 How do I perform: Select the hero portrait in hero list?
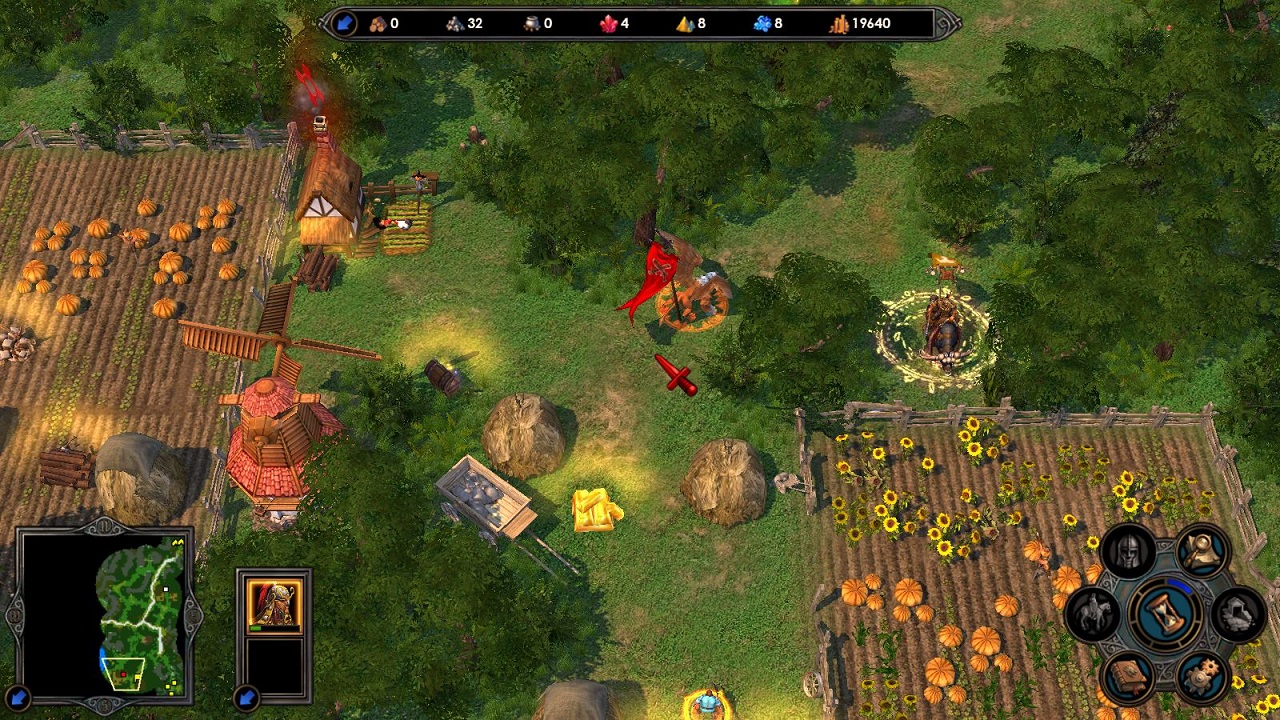(274, 605)
